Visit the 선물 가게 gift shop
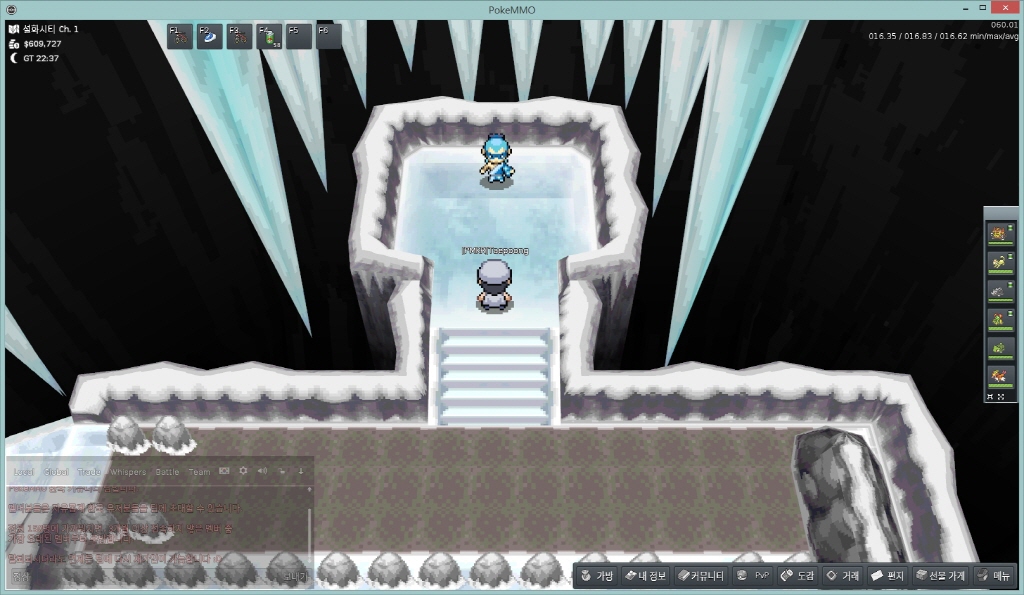The image size is (1024, 595). click(x=941, y=576)
